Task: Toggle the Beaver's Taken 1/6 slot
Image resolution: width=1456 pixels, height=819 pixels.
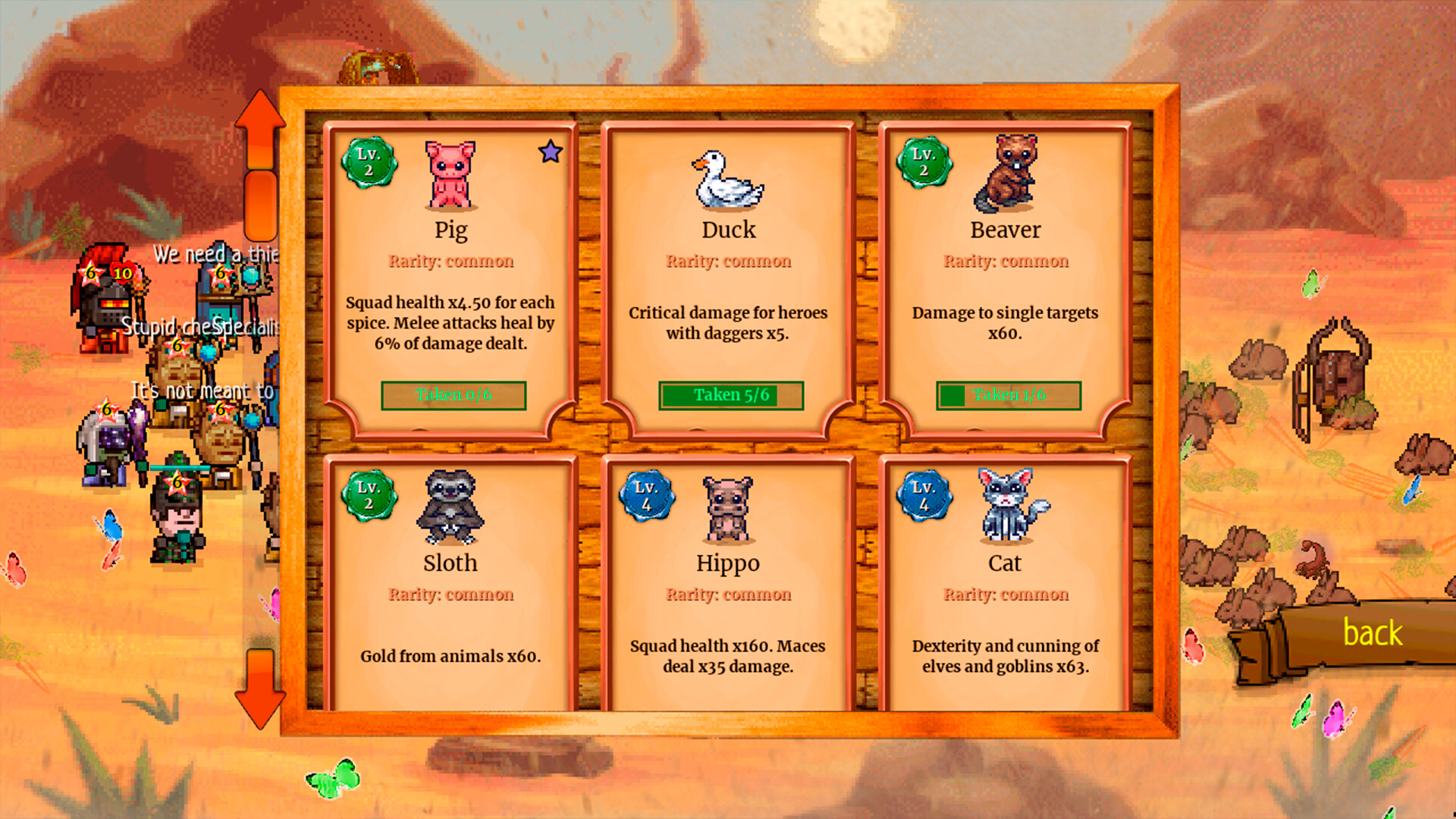Action: point(1009,394)
